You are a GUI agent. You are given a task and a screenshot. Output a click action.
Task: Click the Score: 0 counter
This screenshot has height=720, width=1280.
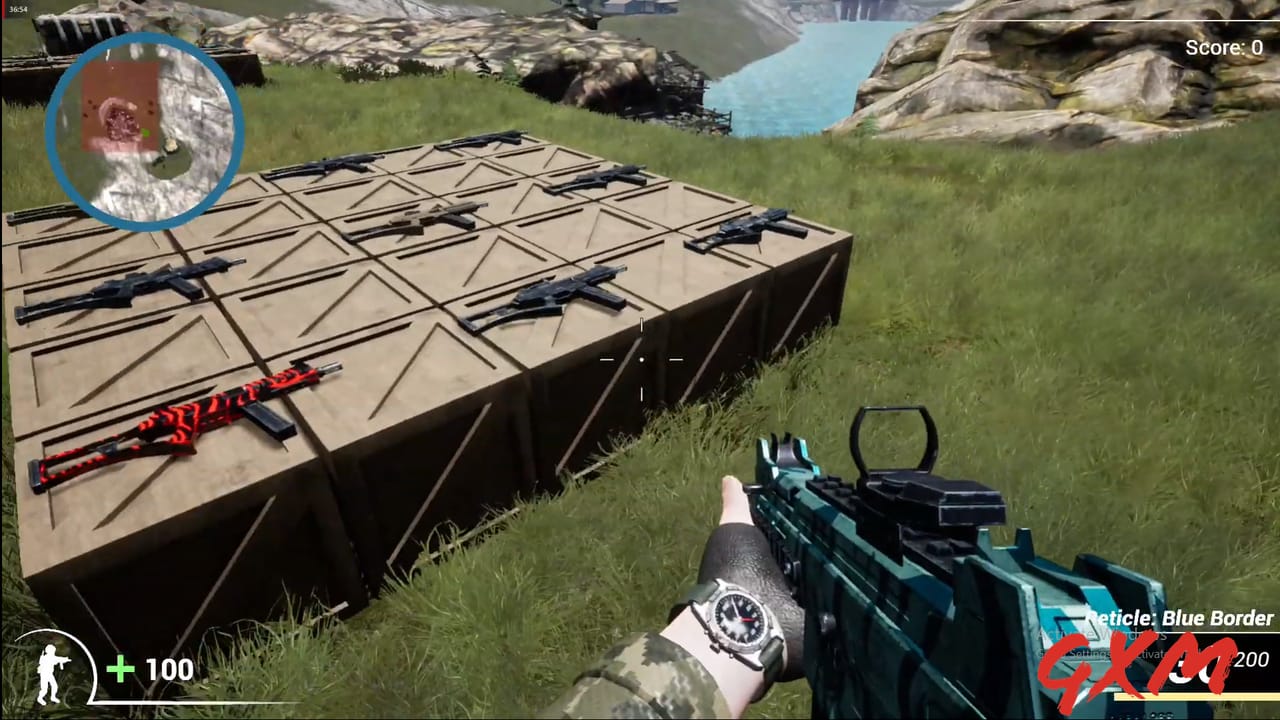(x=1222, y=46)
